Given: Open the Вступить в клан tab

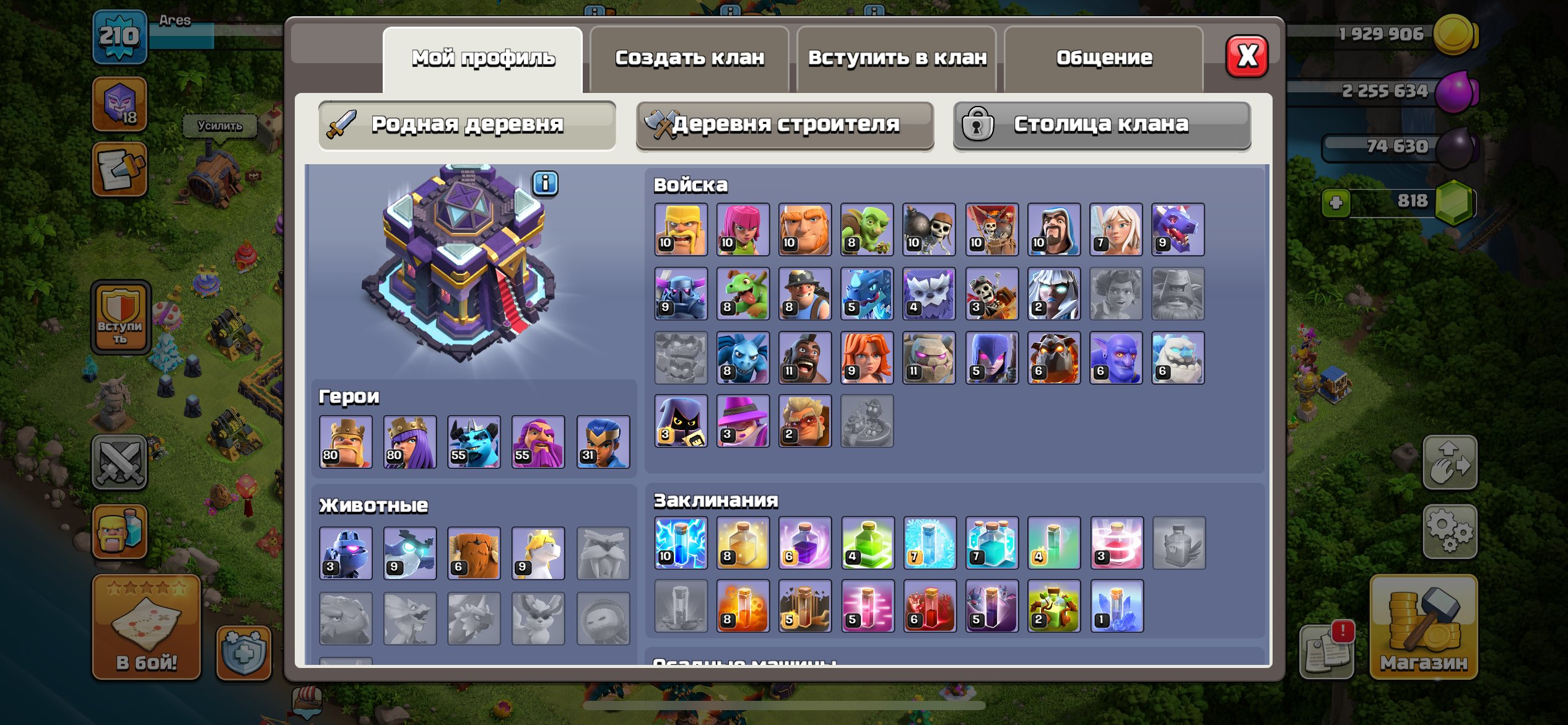Looking at the screenshot, I should pyautogui.click(x=896, y=57).
